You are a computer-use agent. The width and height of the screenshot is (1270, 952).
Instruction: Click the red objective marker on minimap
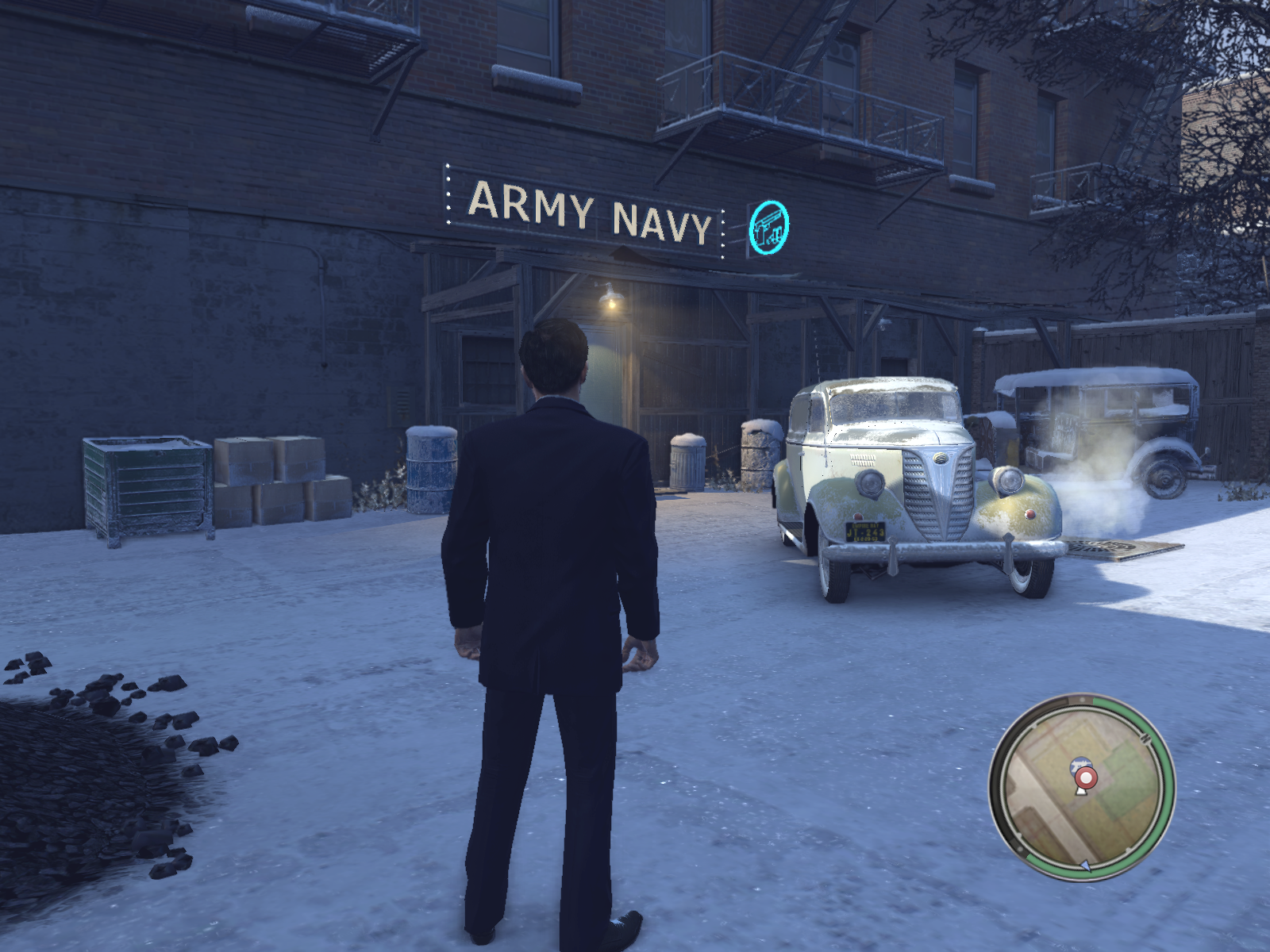(x=1084, y=776)
